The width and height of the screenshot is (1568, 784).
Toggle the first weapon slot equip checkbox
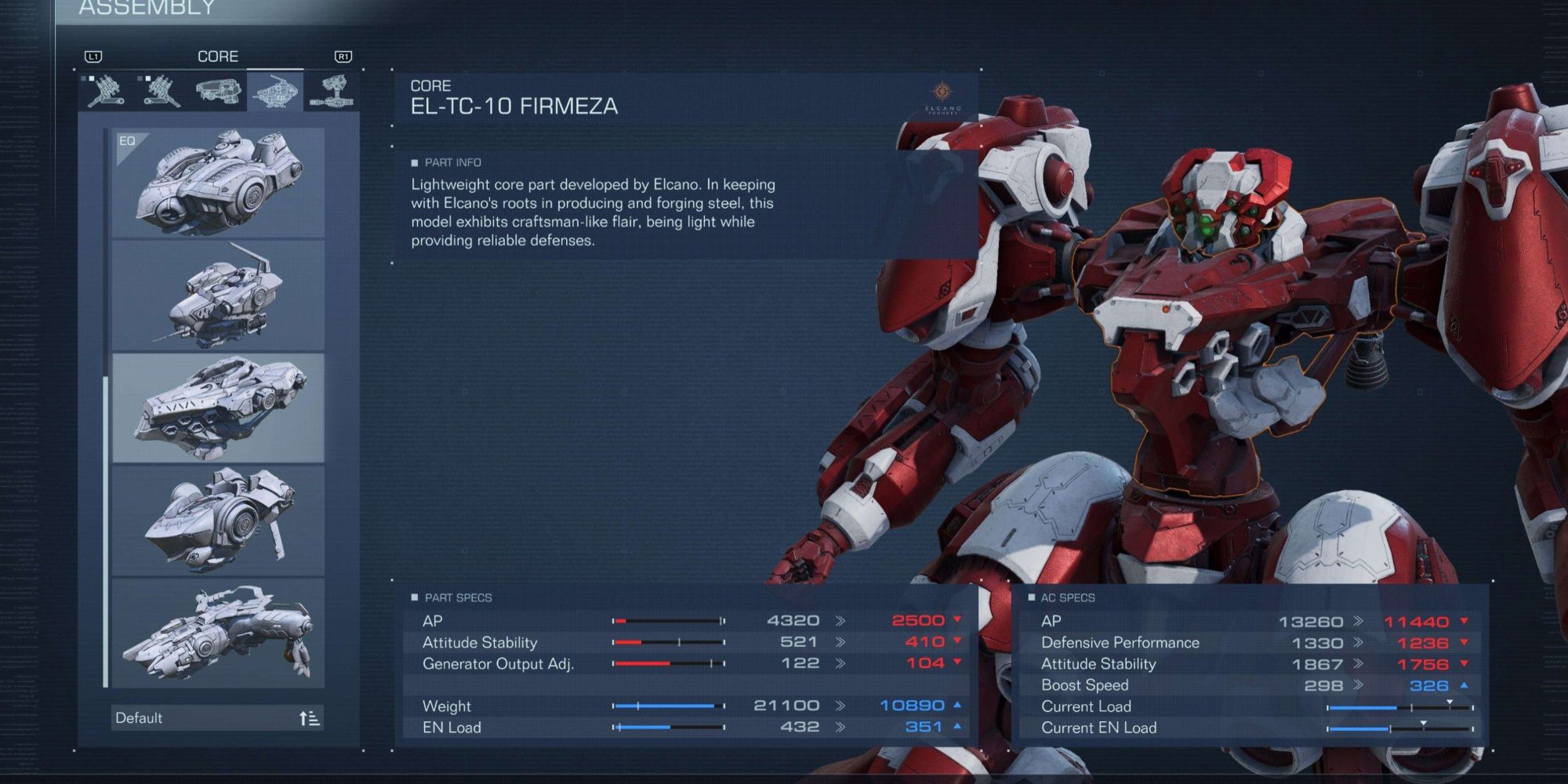pos(92,78)
